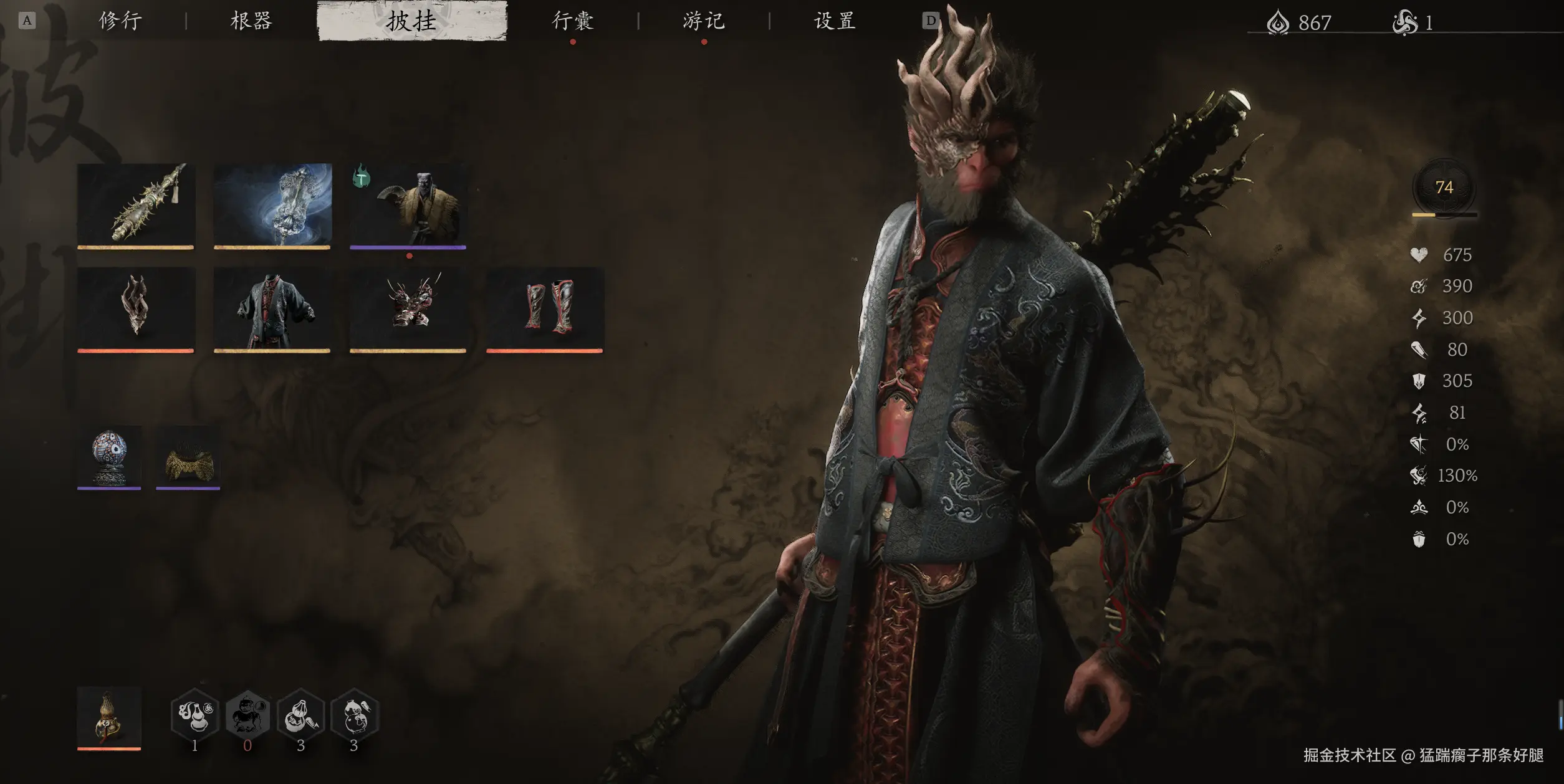Choose the silver vessel slot on blue background
This screenshot has width=1564, height=784.
pyautogui.click(x=272, y=205)
